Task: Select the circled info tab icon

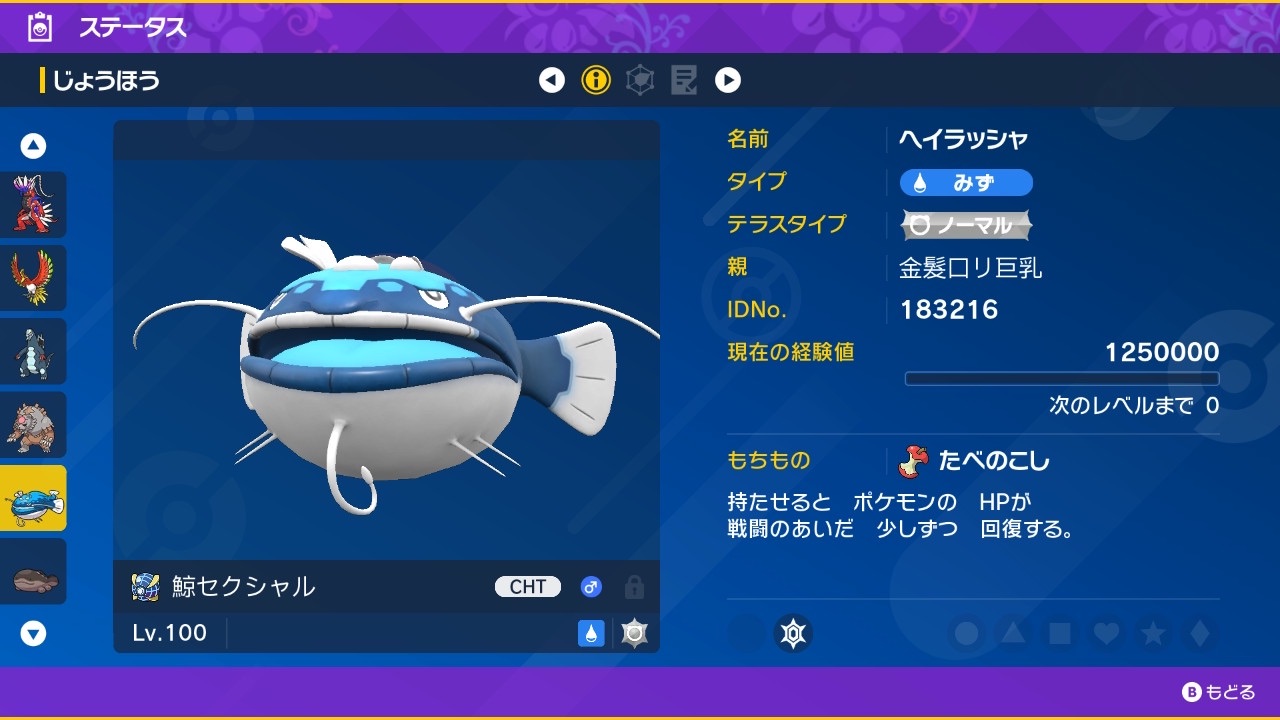Action: (595, 80)
